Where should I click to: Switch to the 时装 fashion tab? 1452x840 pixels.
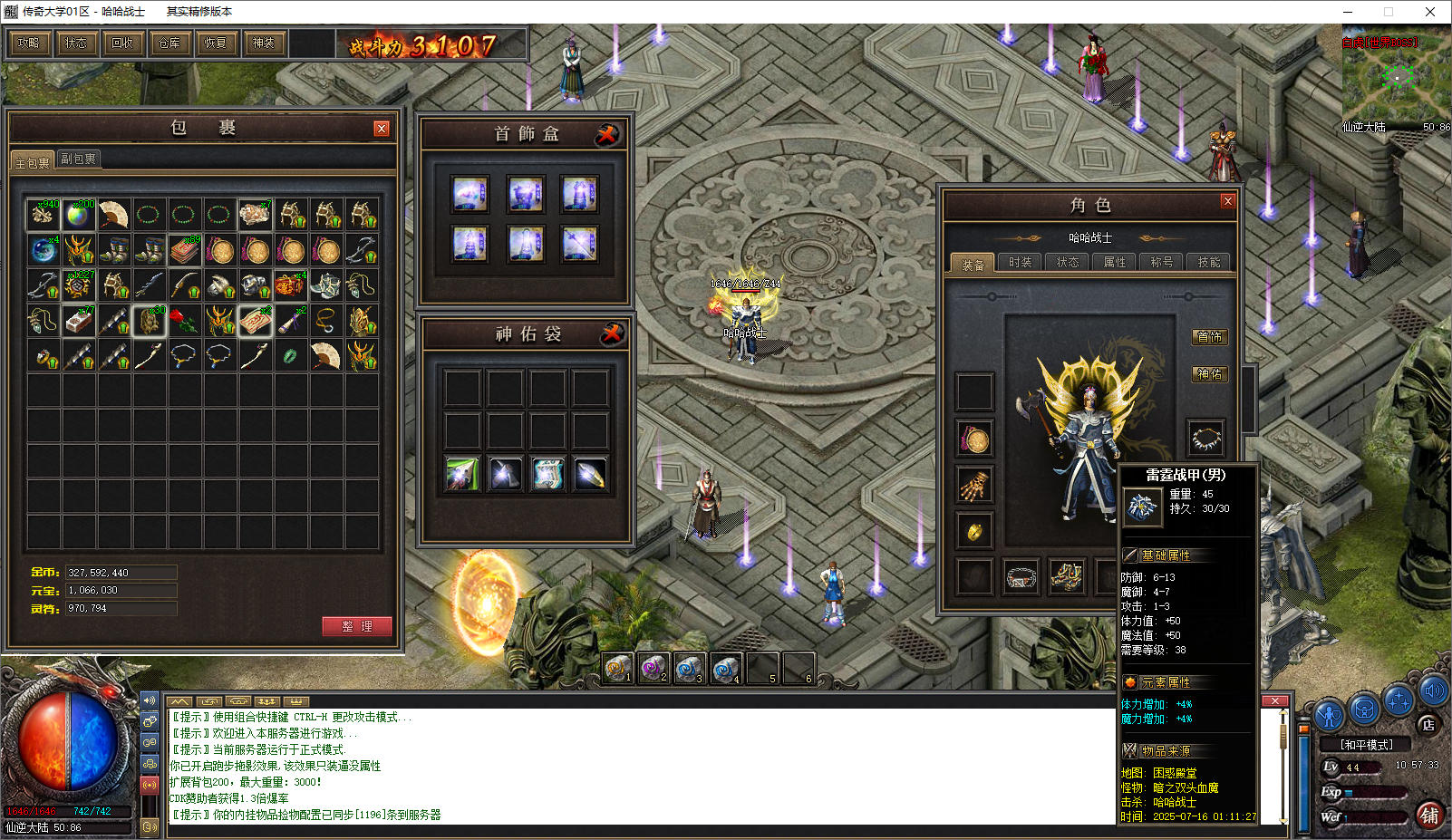[1021, 263]
